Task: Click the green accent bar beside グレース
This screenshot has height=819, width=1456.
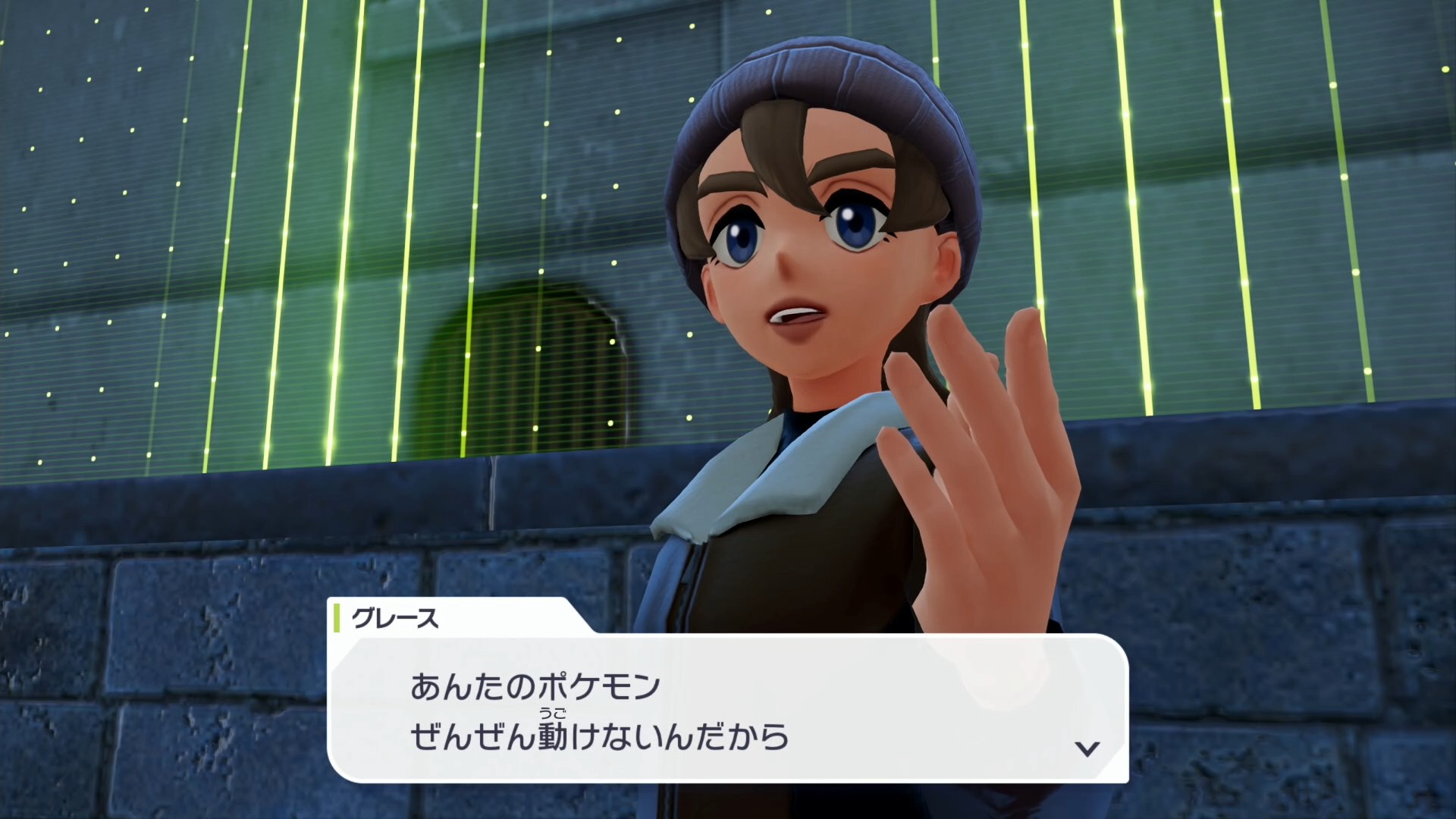Action: click(336, 618)
